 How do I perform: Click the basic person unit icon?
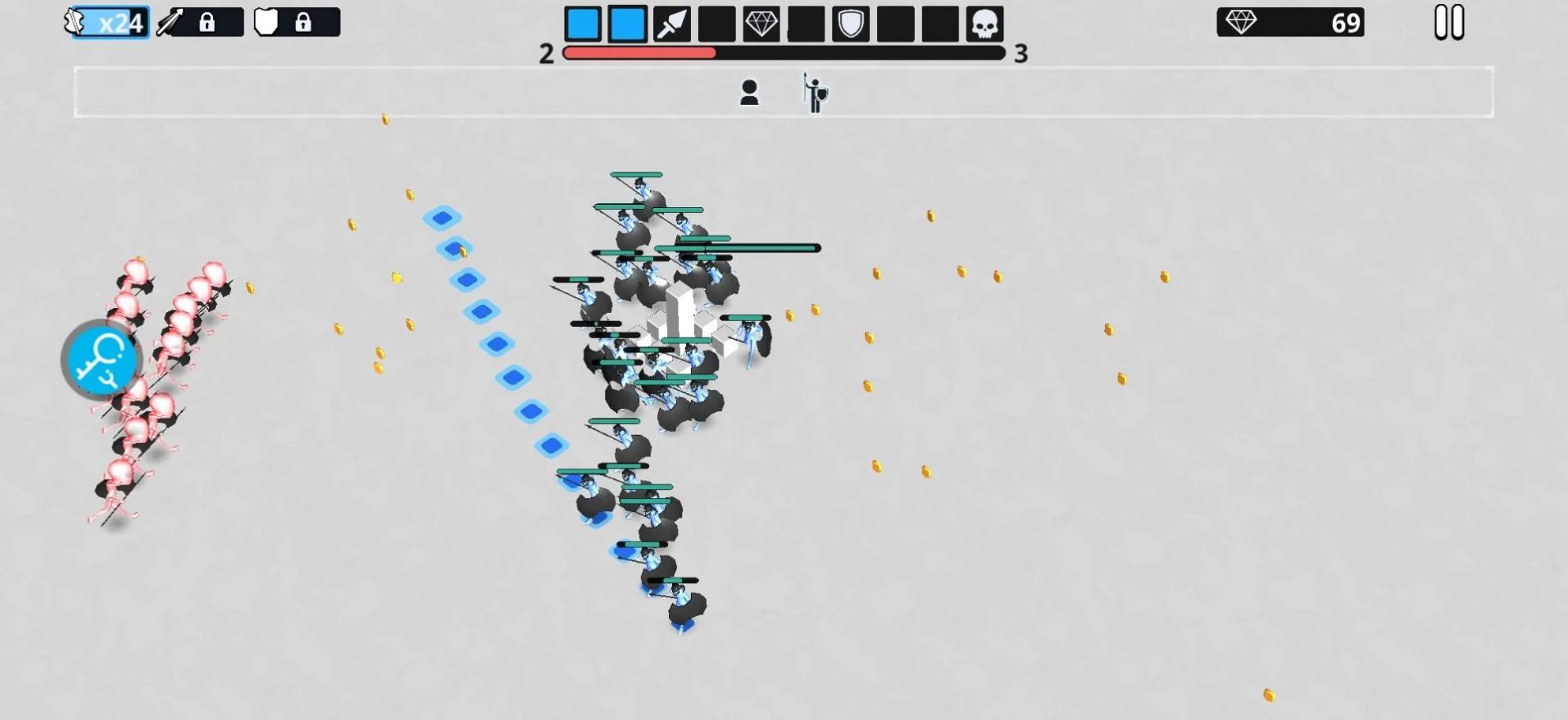click(x=751, y=91)
